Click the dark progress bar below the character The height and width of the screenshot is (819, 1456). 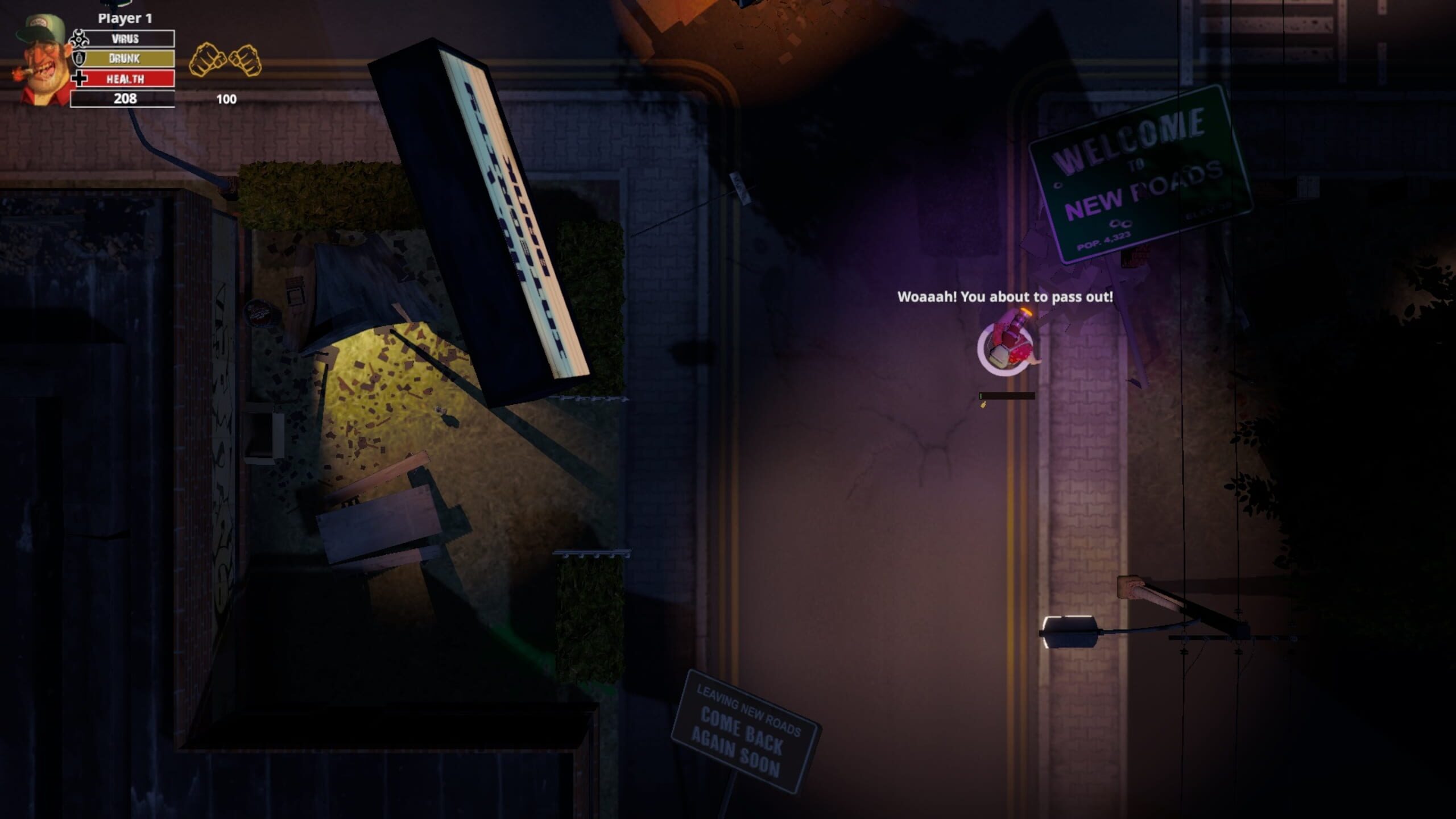(1007, 396)
